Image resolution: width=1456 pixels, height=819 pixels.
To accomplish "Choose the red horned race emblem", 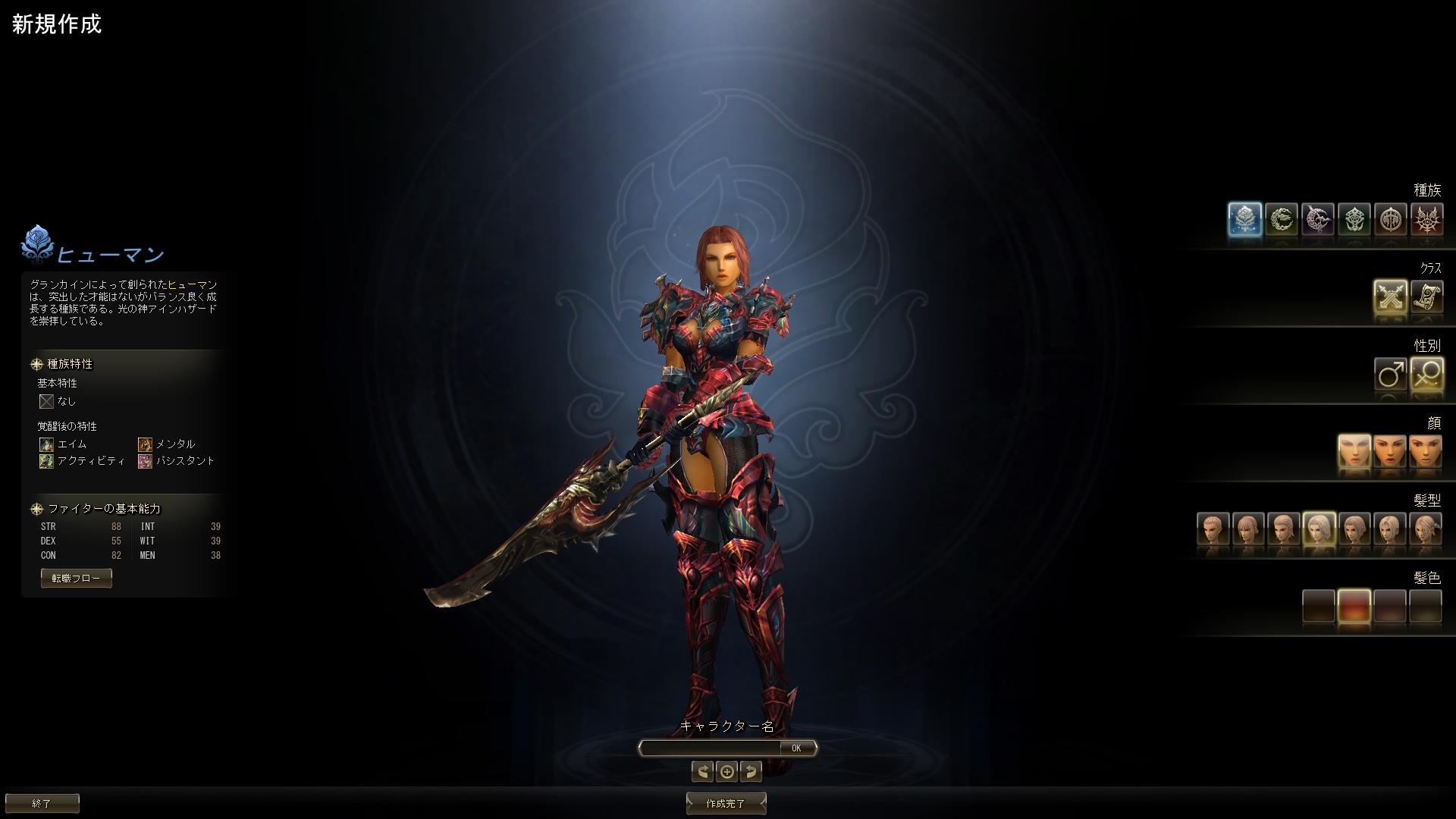I will tap(1426, 220).
